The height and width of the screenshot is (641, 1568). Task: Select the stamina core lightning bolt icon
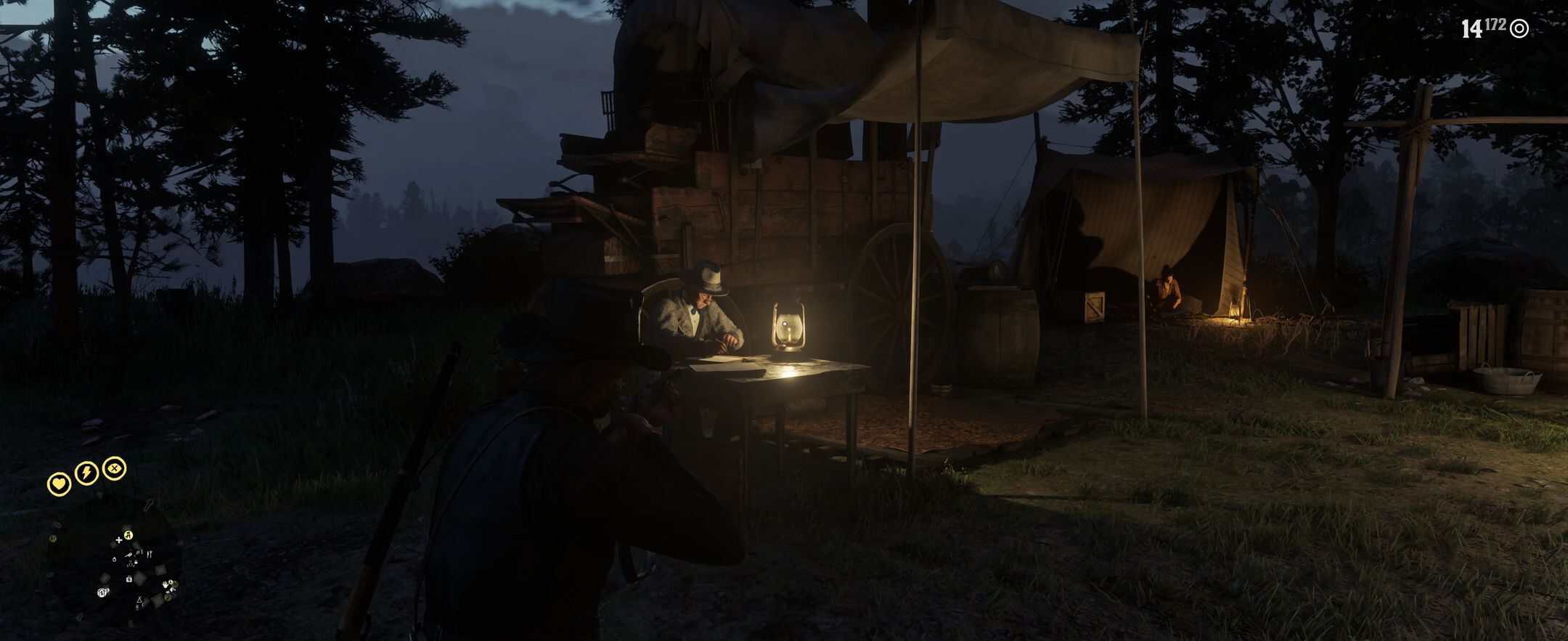click(86, 474)
